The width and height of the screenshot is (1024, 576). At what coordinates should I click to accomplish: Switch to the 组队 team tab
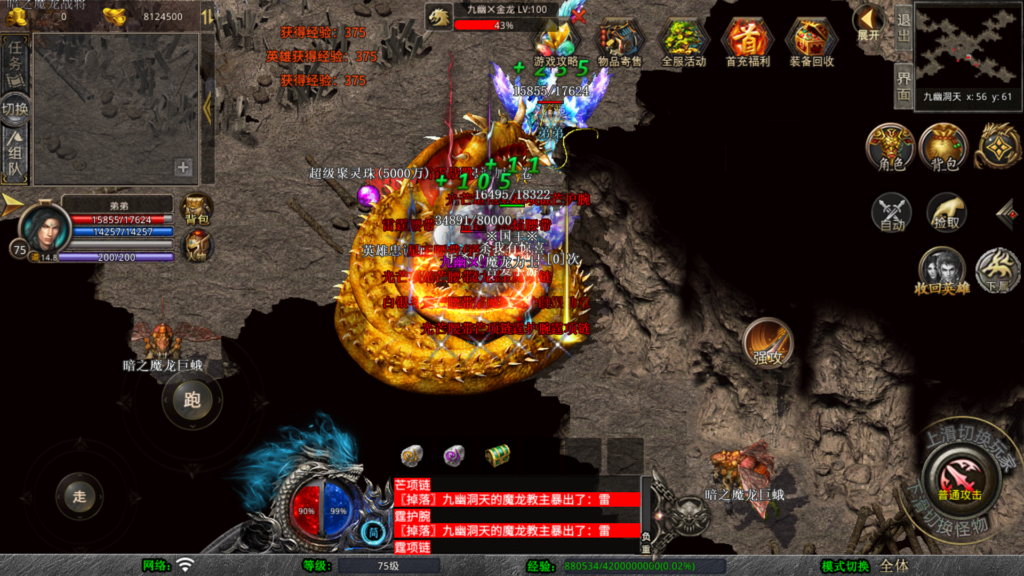pos(15,158)
